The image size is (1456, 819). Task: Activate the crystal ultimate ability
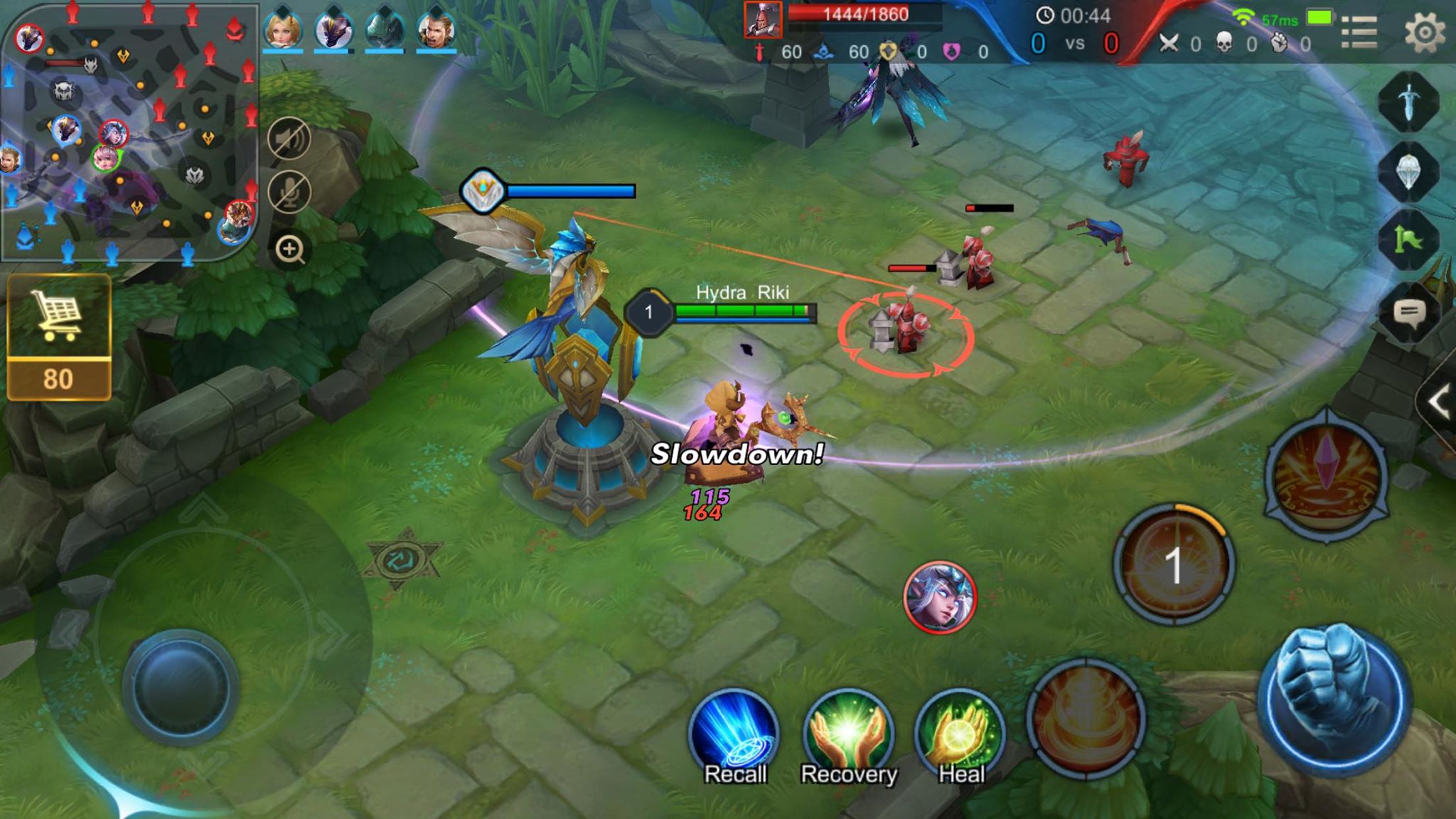point(1327,475)
